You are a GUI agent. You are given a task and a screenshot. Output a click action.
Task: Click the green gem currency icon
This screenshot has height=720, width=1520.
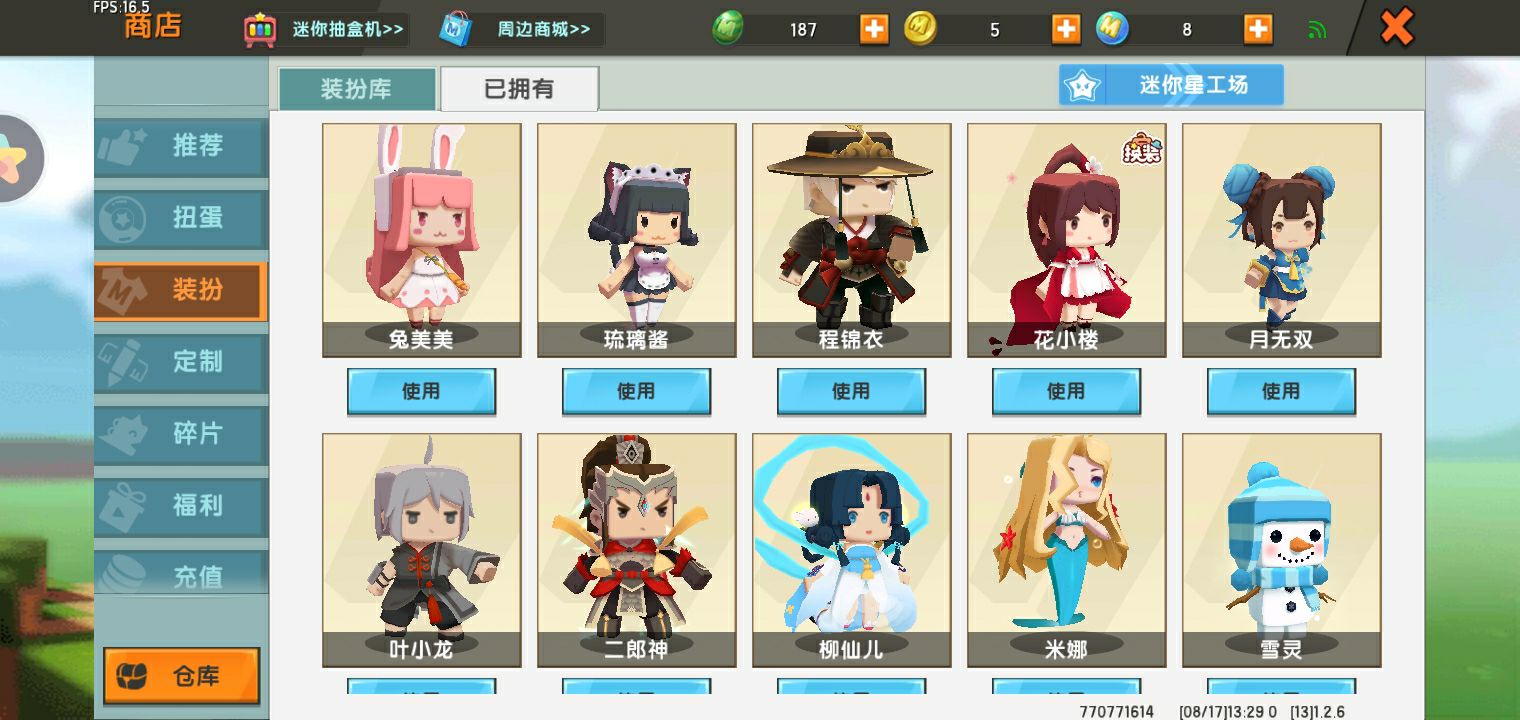pos(728,28)
